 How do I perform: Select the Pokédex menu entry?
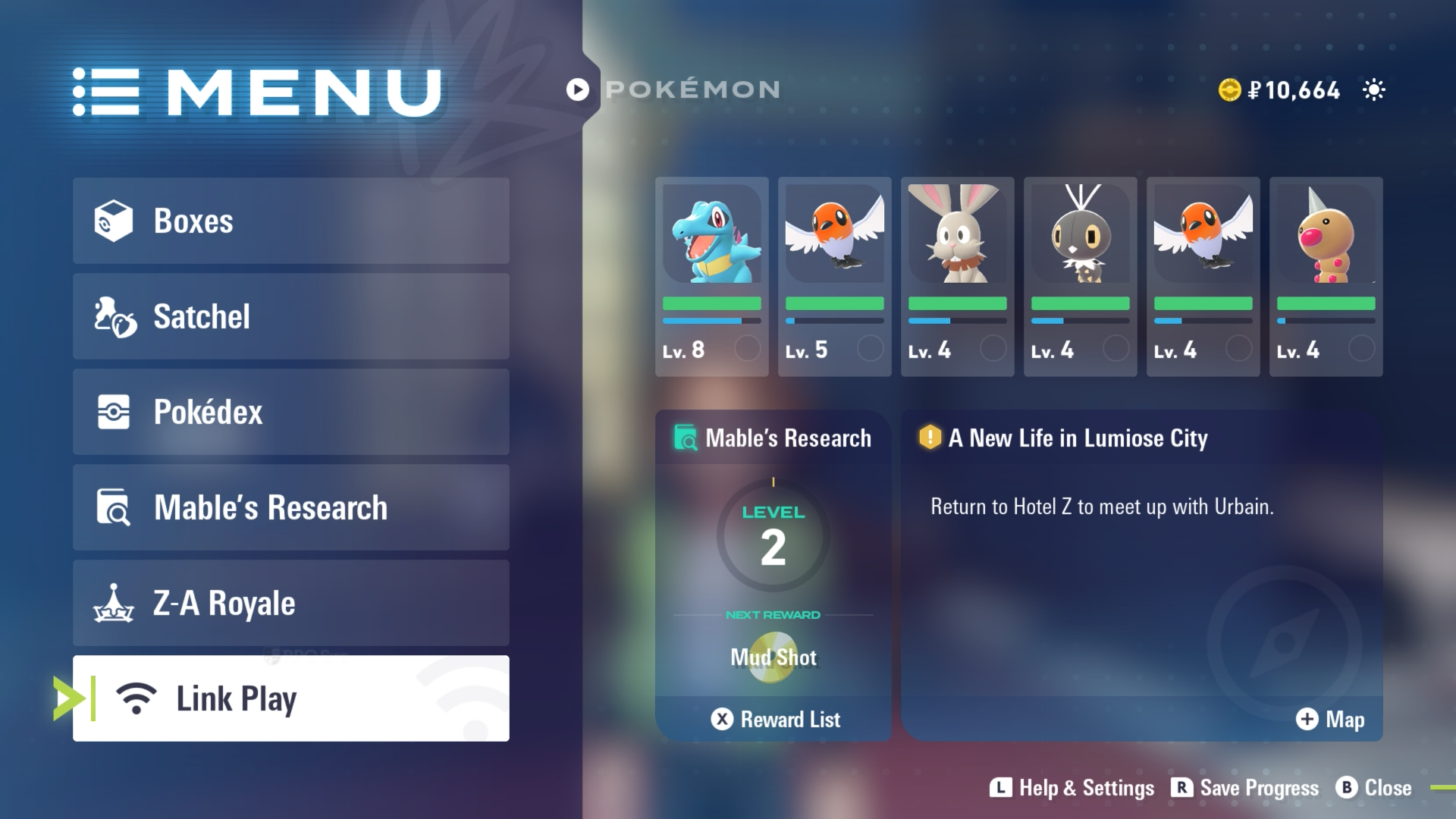(x=290, y=412)
